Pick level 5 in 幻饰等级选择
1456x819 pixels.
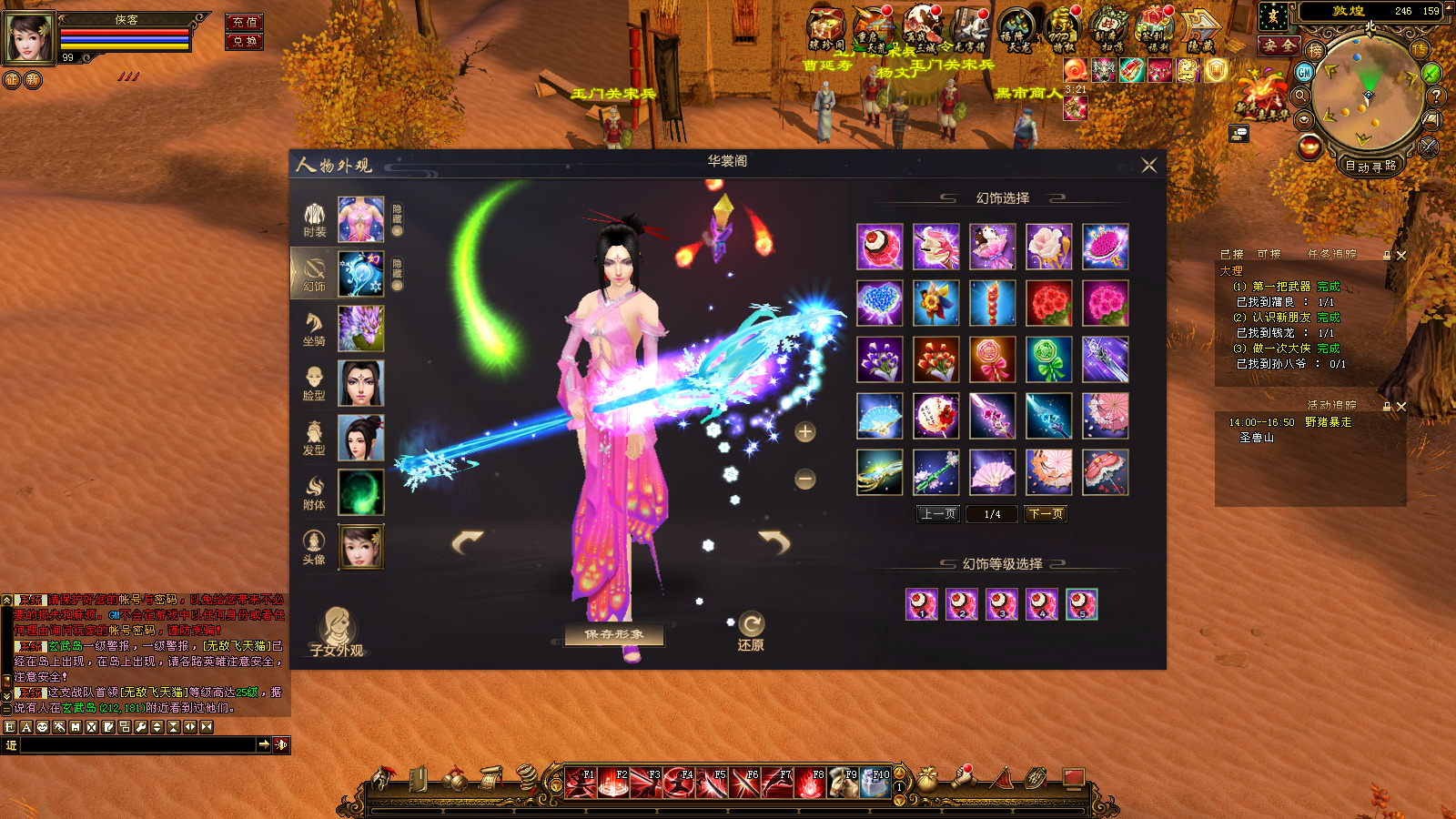tap(1082, 604)
